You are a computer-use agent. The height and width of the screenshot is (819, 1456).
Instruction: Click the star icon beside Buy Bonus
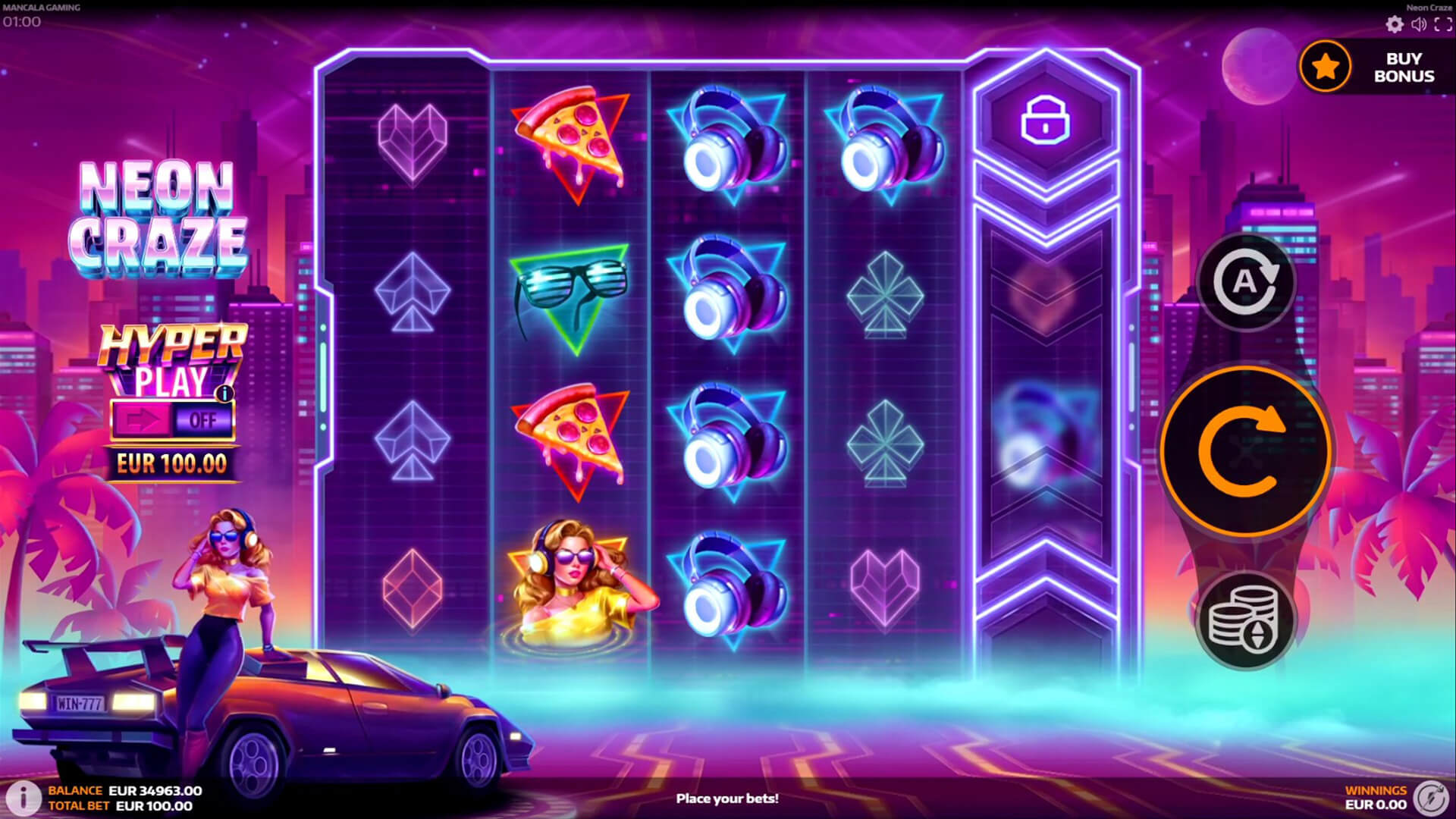click(x=1324, y=66)
